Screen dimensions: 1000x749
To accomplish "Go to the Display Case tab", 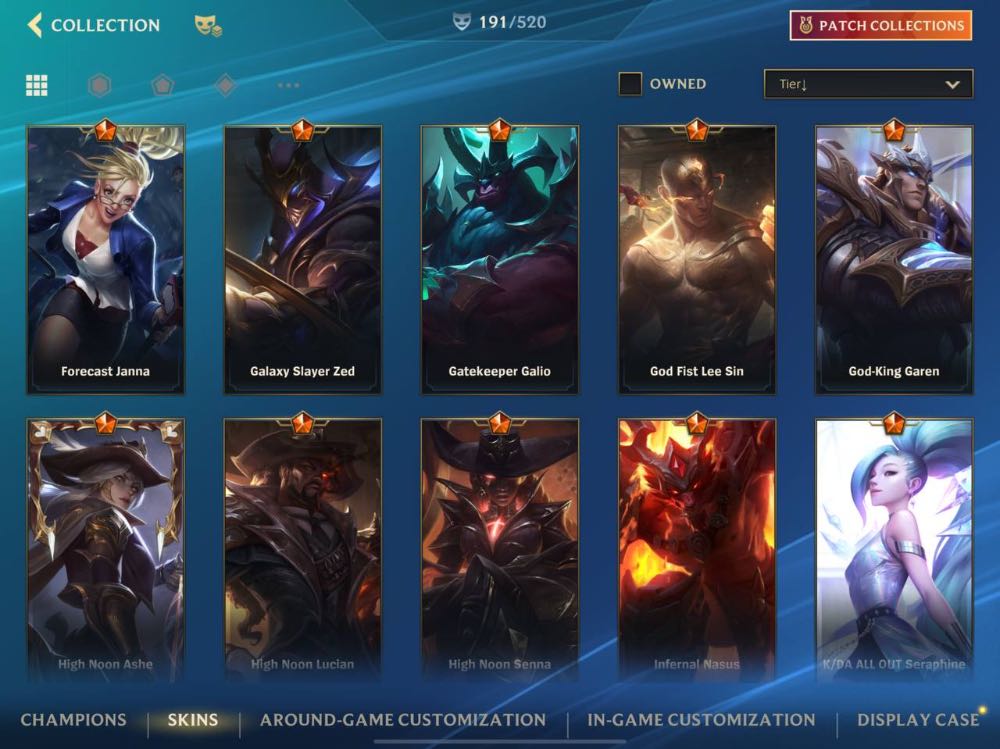I will pos(917,720).
